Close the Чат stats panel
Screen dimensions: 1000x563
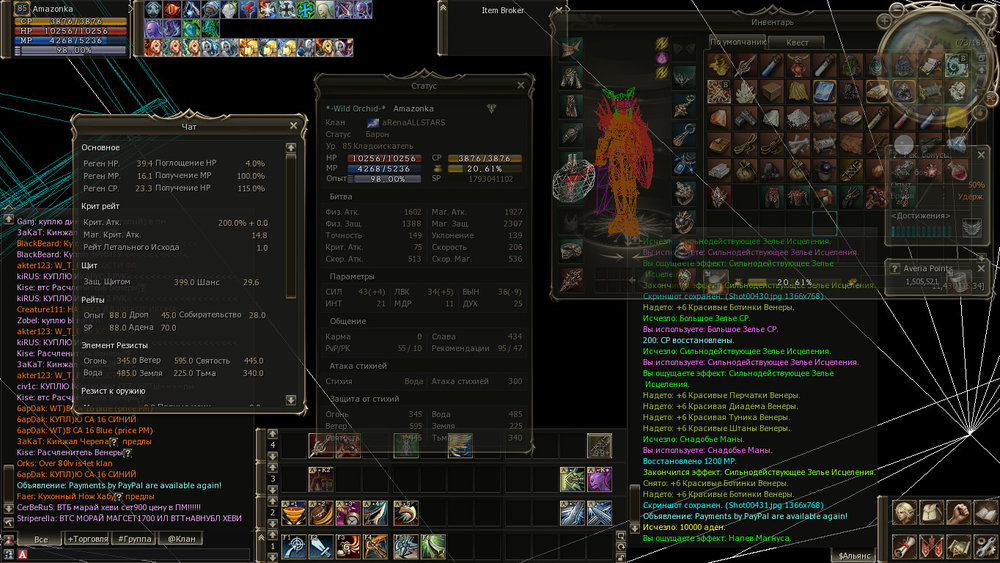tap(293, 125)
